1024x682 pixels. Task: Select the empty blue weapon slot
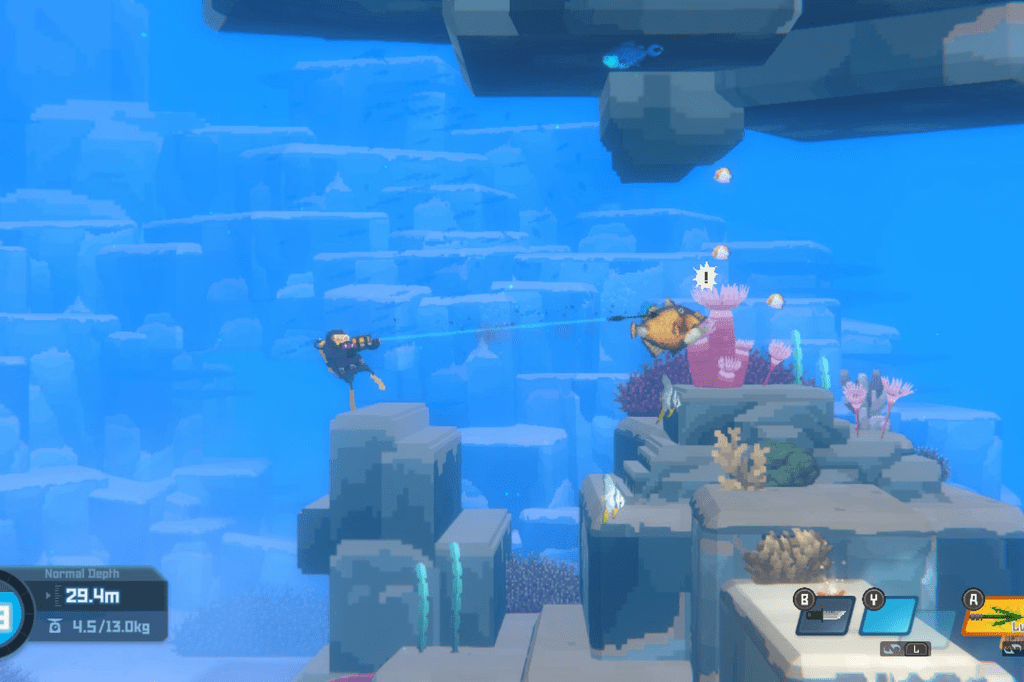[x=888, y=615]
